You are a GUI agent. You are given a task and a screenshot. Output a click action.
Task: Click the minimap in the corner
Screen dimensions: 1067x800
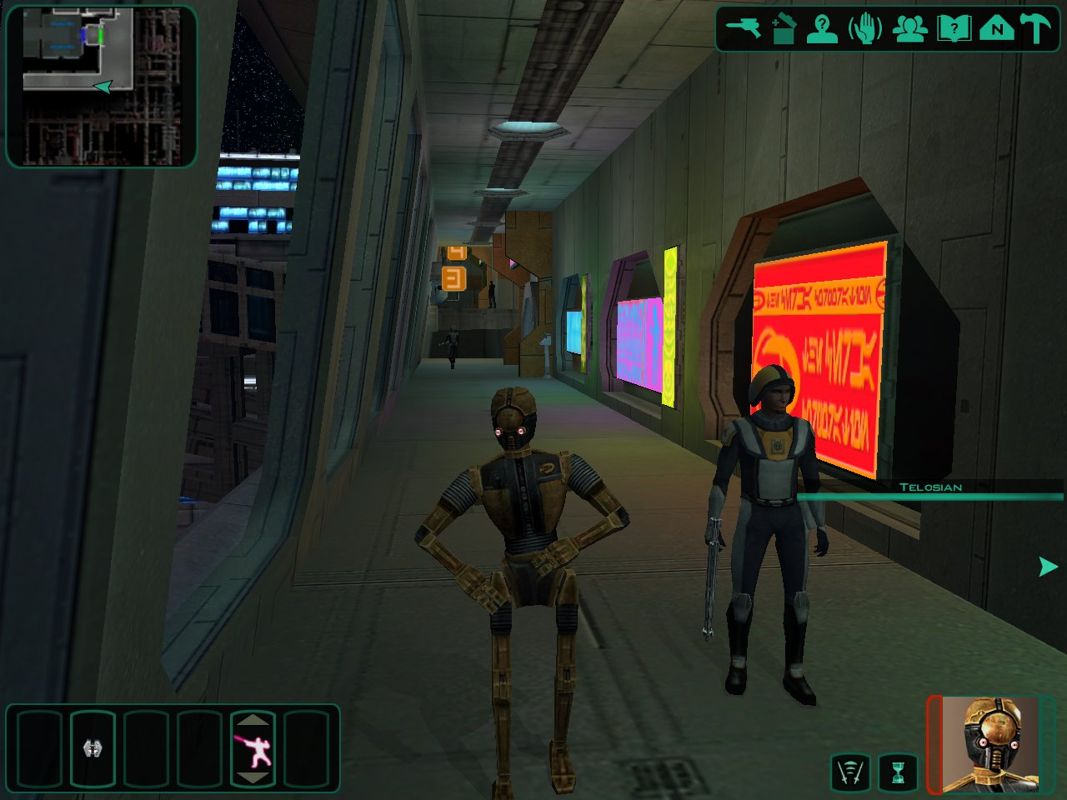[101, 85]
